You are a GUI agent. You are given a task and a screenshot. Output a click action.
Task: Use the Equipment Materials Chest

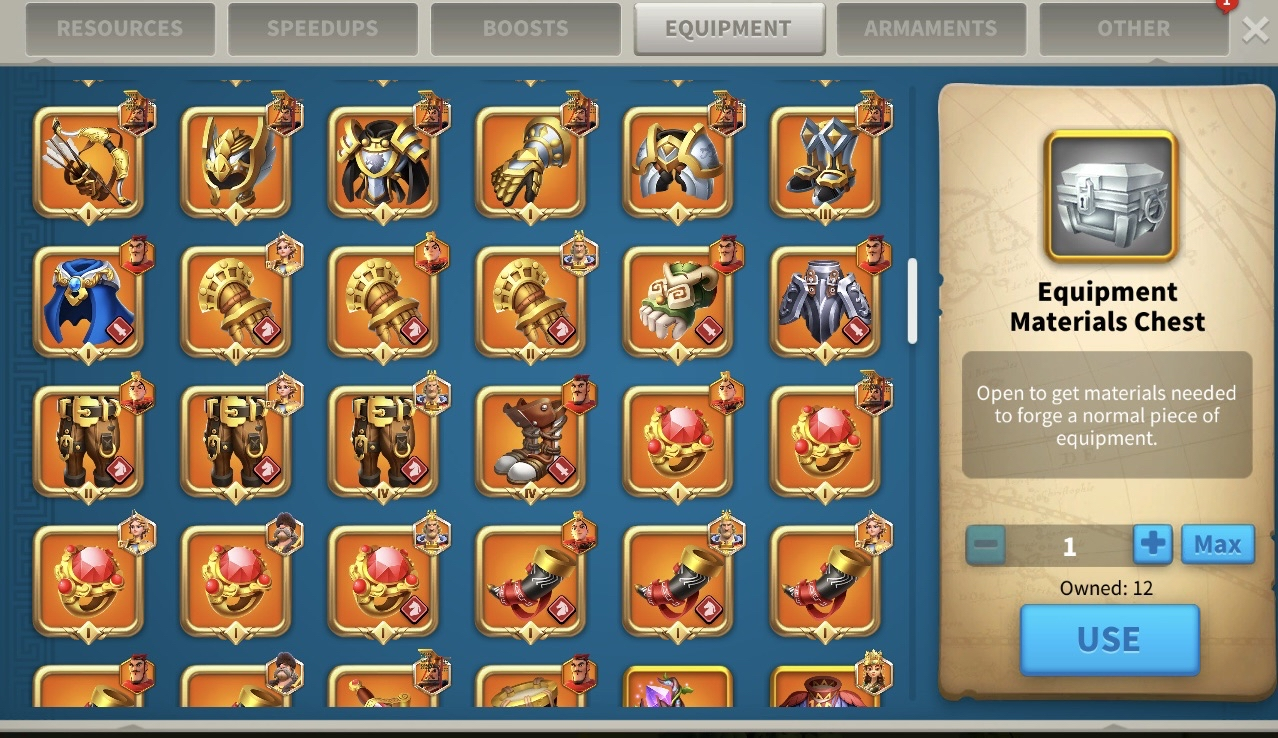tap(1109, 639)
